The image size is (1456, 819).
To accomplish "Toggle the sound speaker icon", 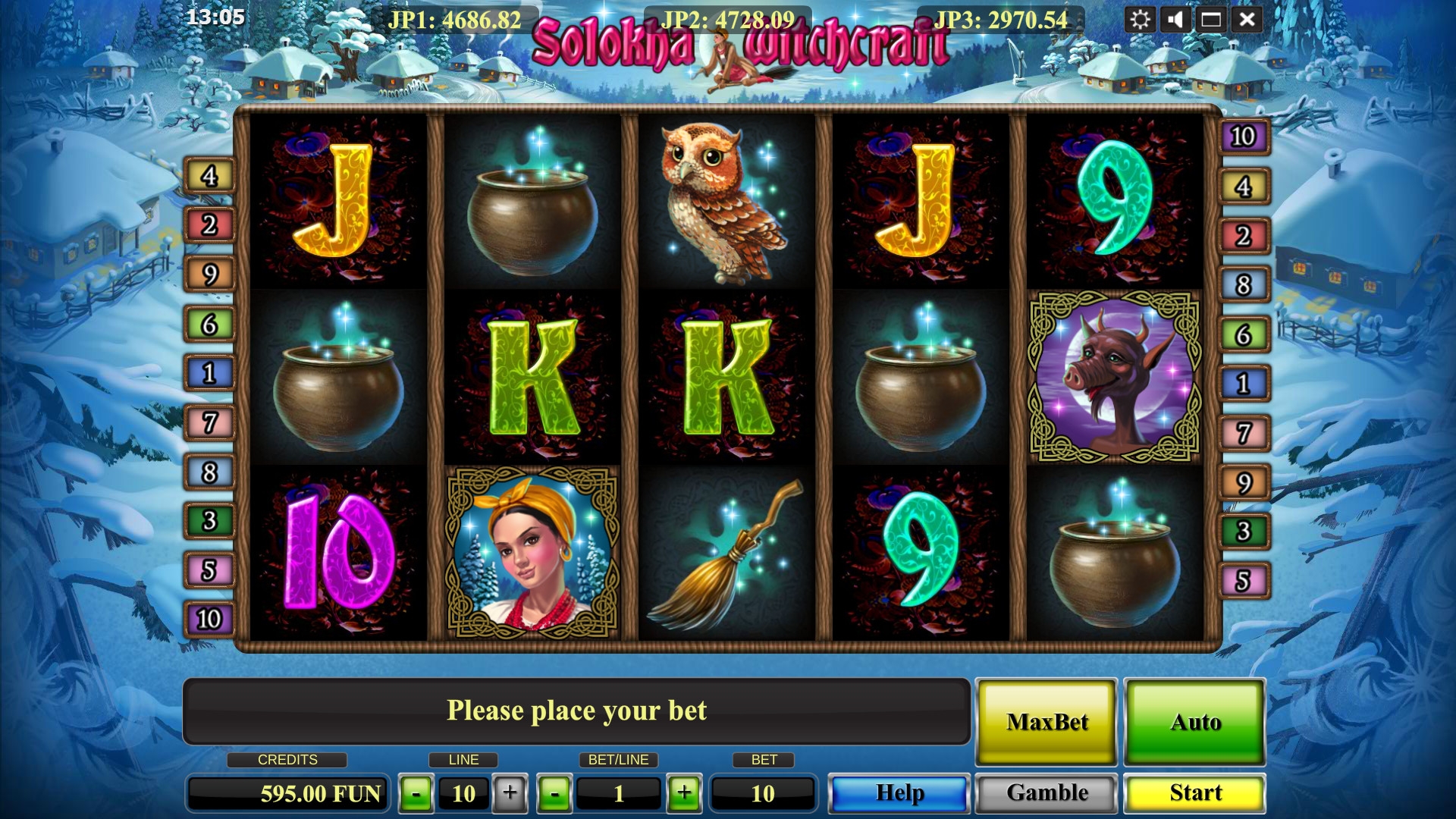I will (x=1175, y=20).
